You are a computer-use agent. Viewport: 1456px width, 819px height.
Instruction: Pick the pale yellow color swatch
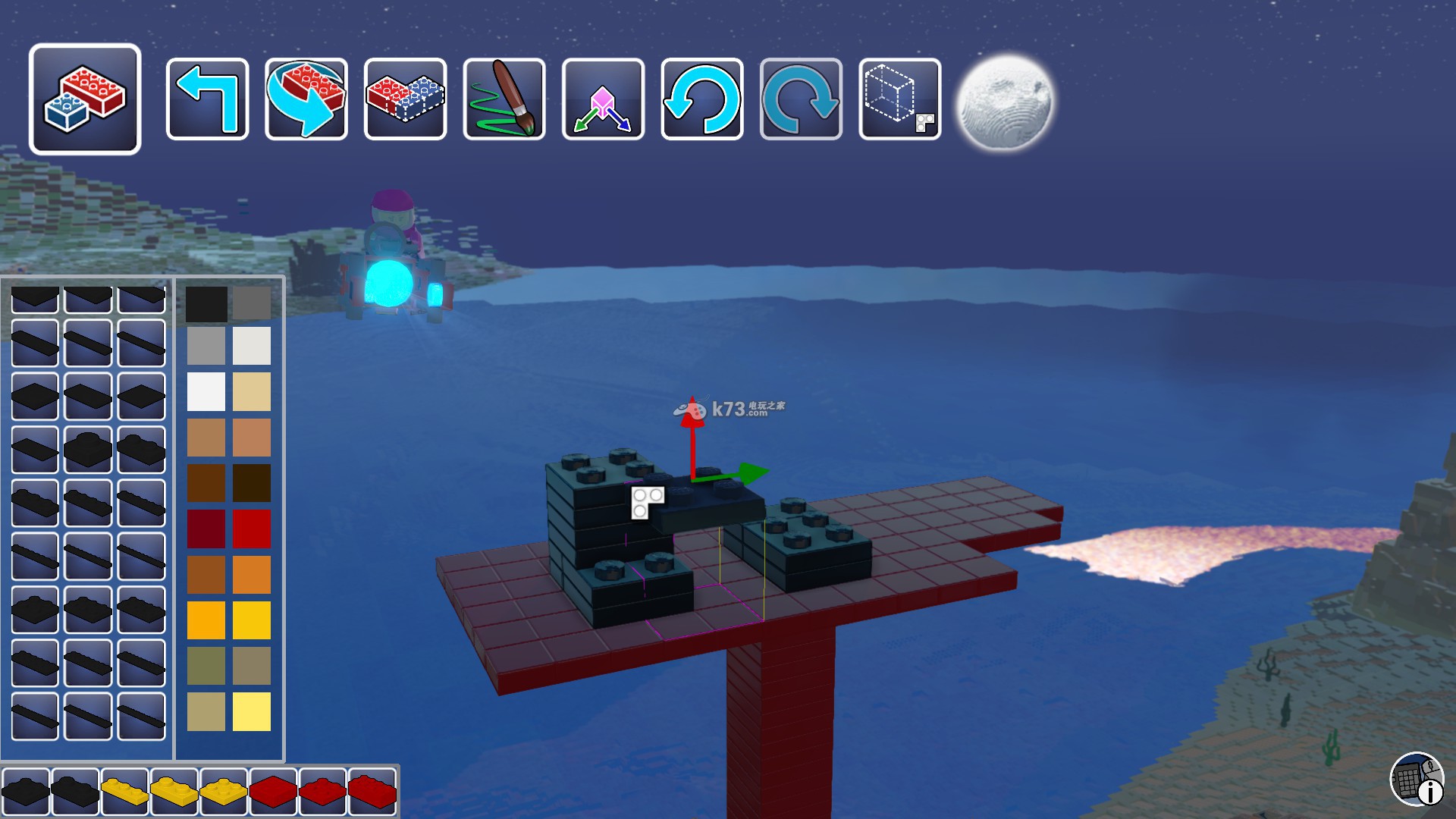(x=252, y=711)
